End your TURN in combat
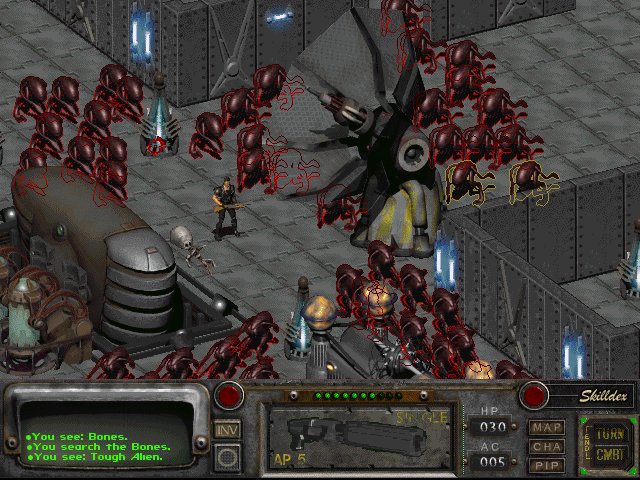 point(608,435)
